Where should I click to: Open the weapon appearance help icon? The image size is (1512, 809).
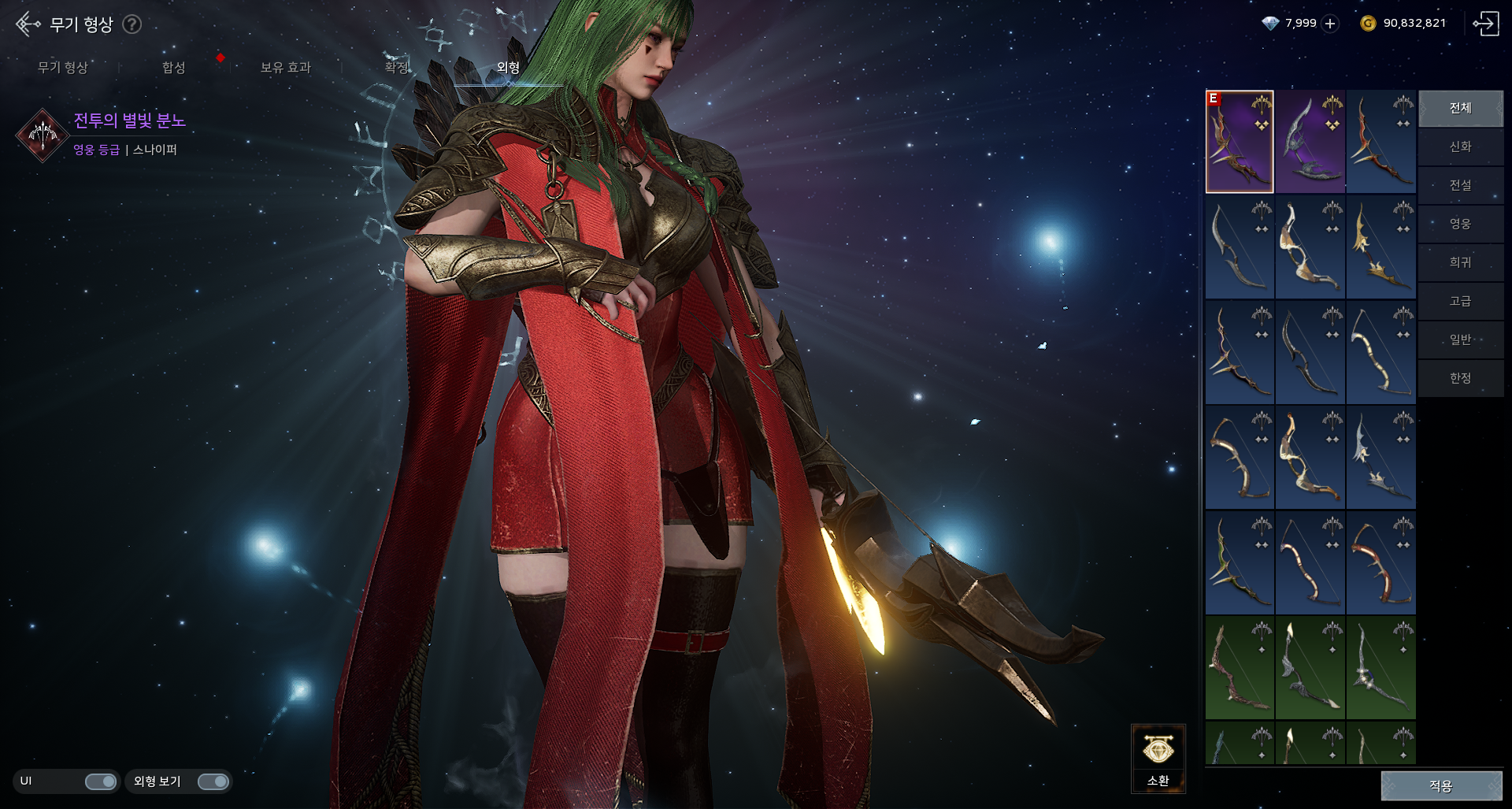132,24
